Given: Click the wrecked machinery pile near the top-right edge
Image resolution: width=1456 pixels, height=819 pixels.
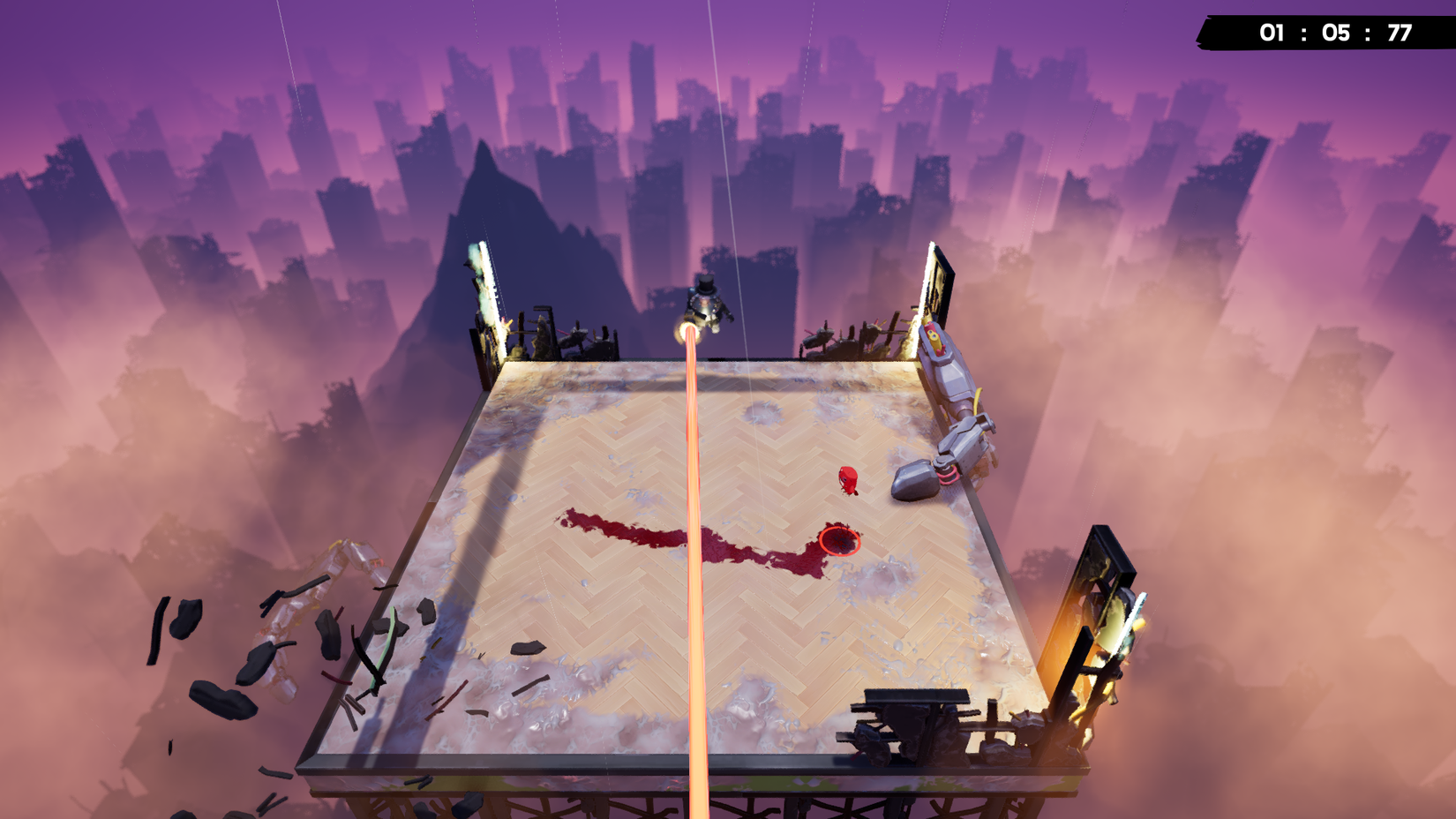Looking at the screenshot, I should pyautogui.click(x=843, y=340).
